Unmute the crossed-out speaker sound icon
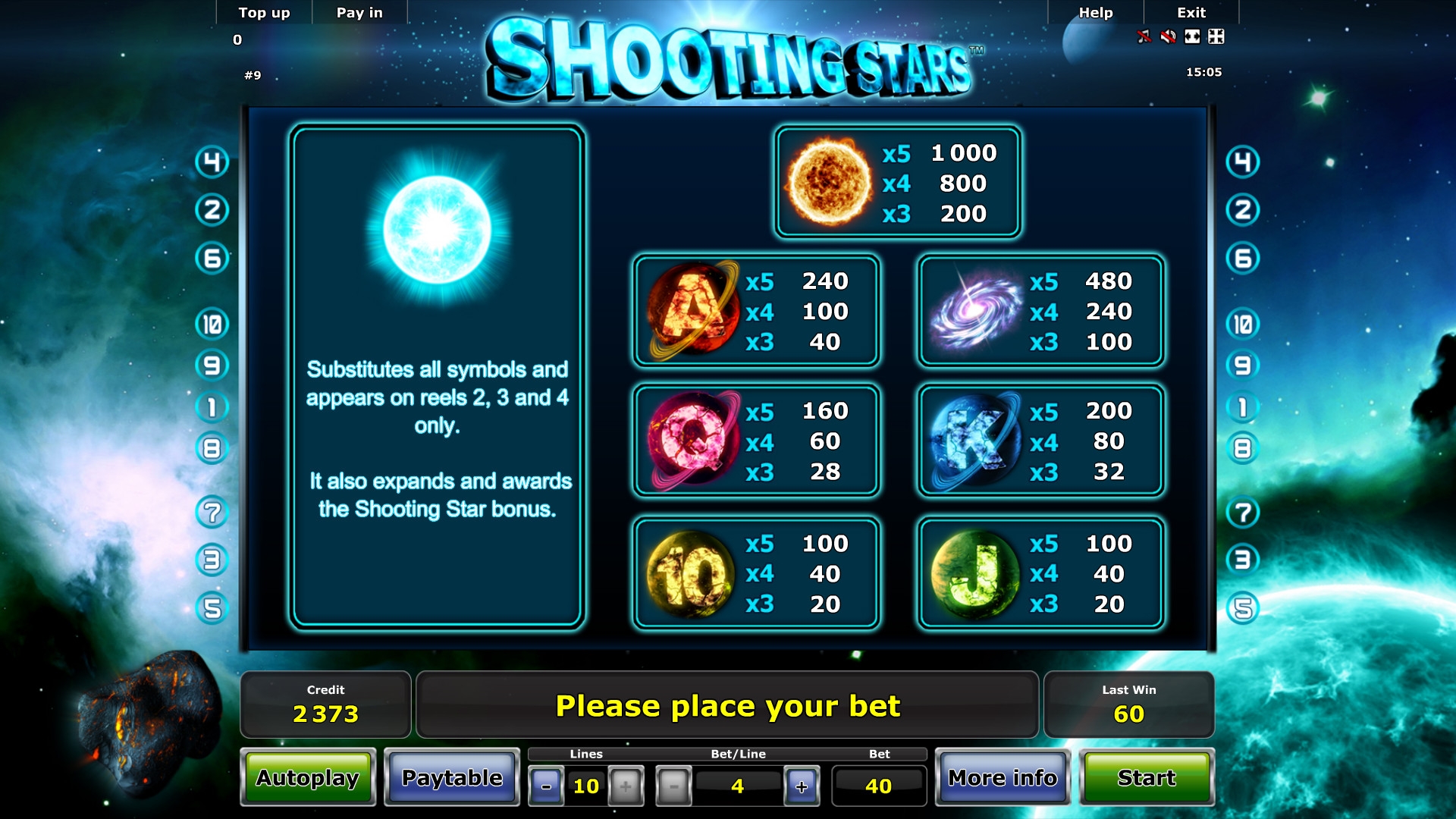The image size is (1456, 819). click(1169, 36)
